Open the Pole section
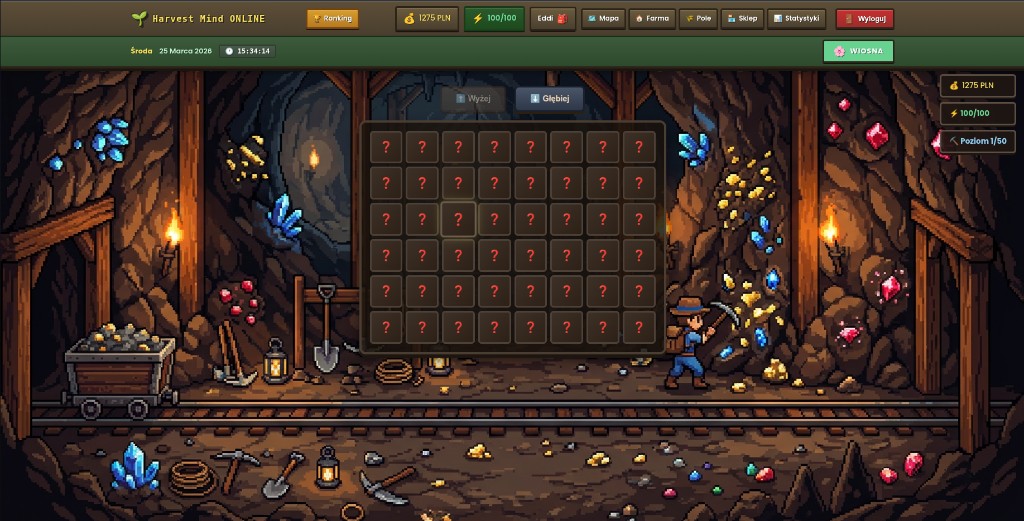This screenshot has height=521, width=1024. (x=698, y=18)
